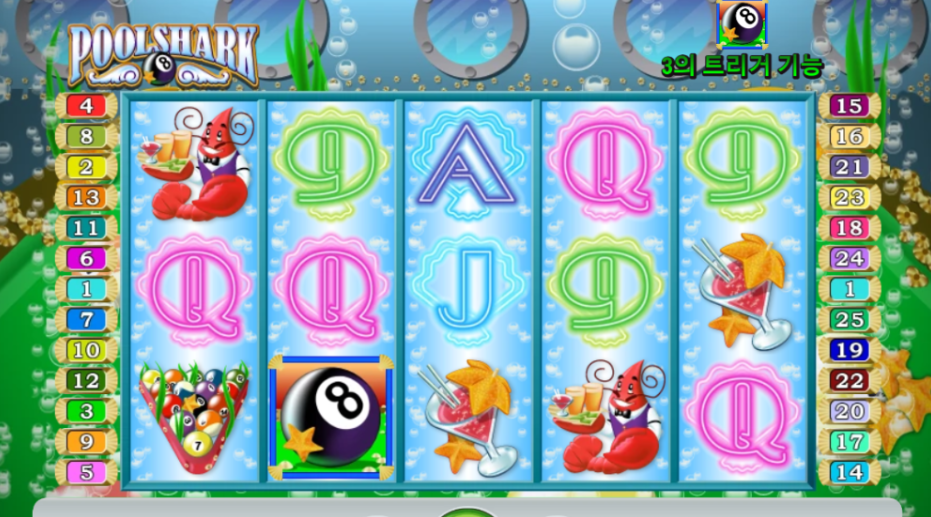Click the yellow payline 2 marker
The image size is (931, 517).
[87, 167]
